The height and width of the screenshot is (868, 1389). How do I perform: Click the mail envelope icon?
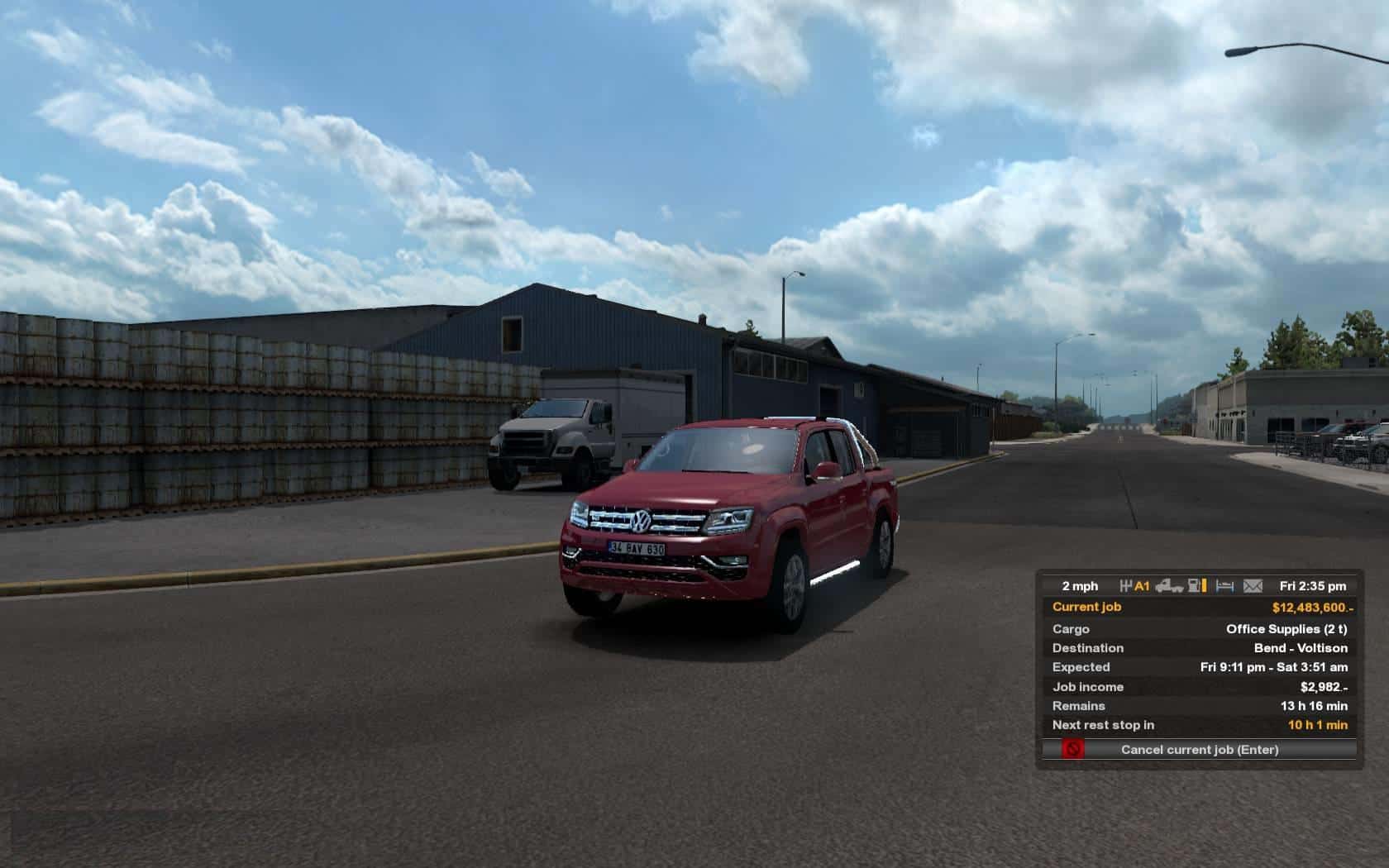1253,586
